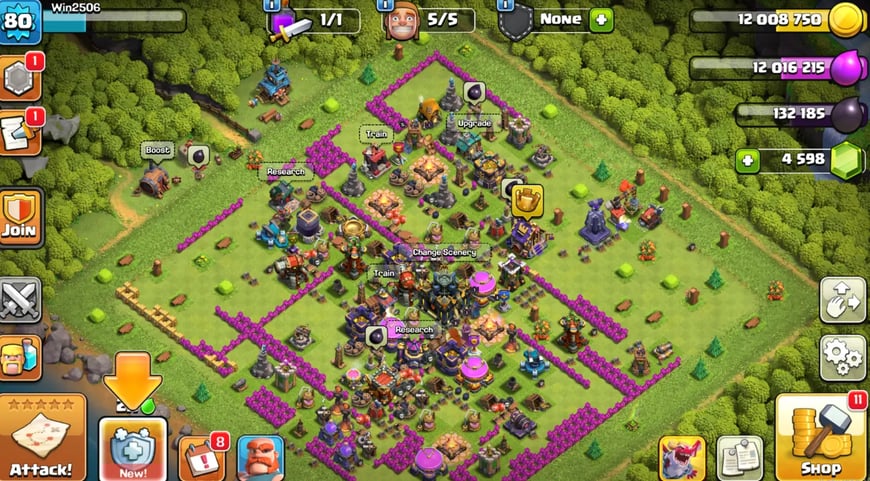The image size is (870, 481).
Task: Open the village layout editor hand icon
Action: coord(842,298)
